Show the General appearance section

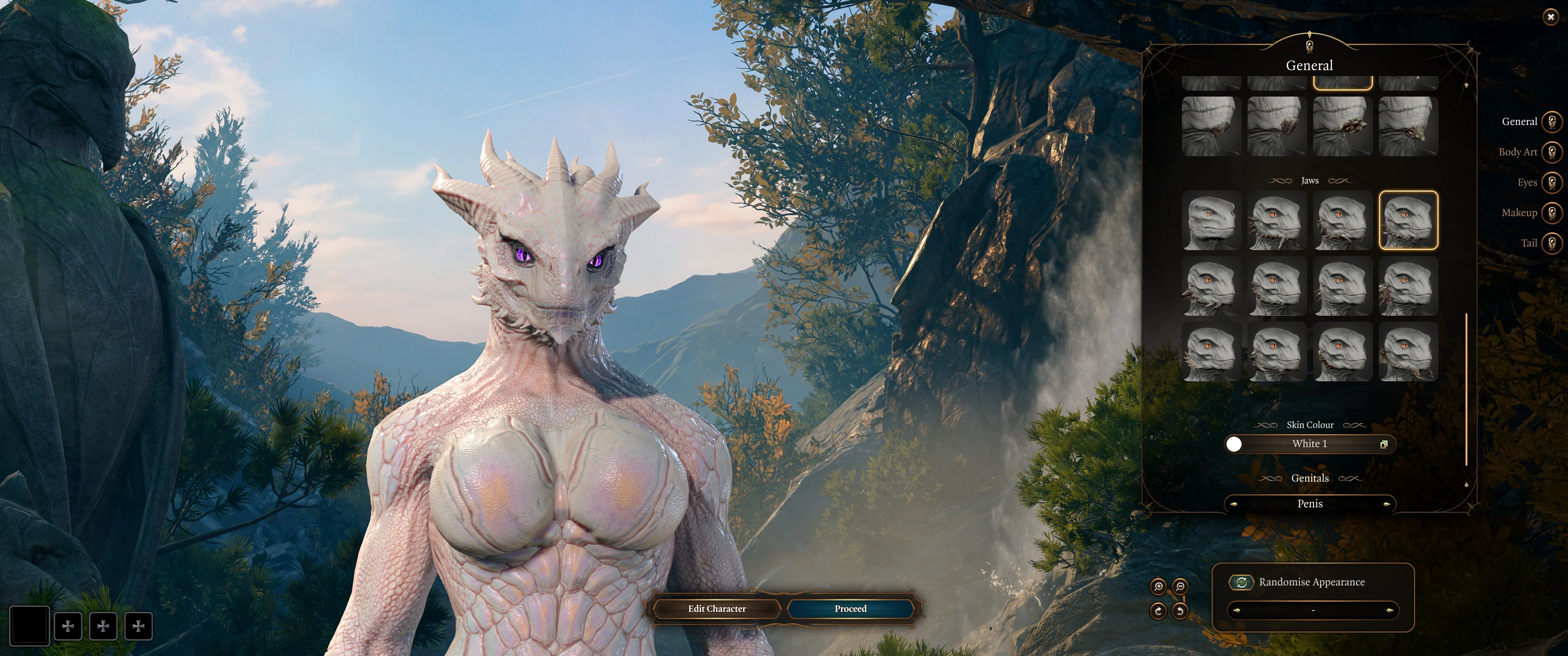1552,121
